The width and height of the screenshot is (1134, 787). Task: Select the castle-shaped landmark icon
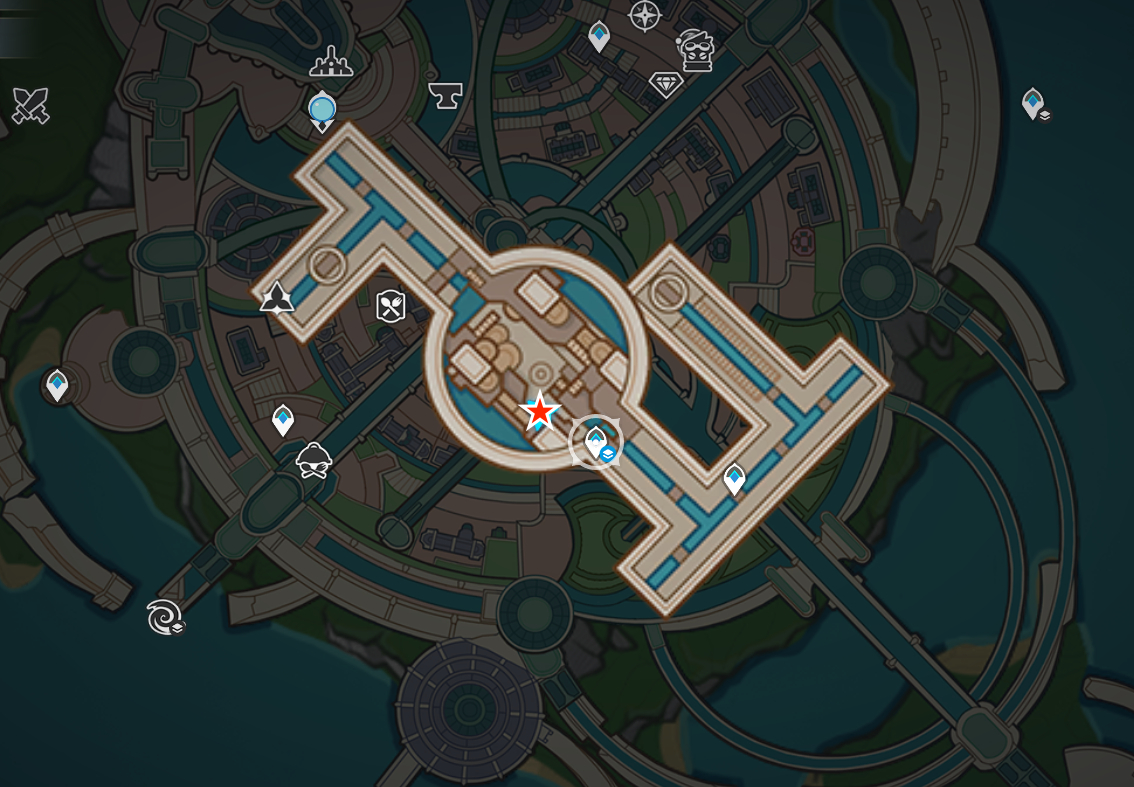[331, 63]
